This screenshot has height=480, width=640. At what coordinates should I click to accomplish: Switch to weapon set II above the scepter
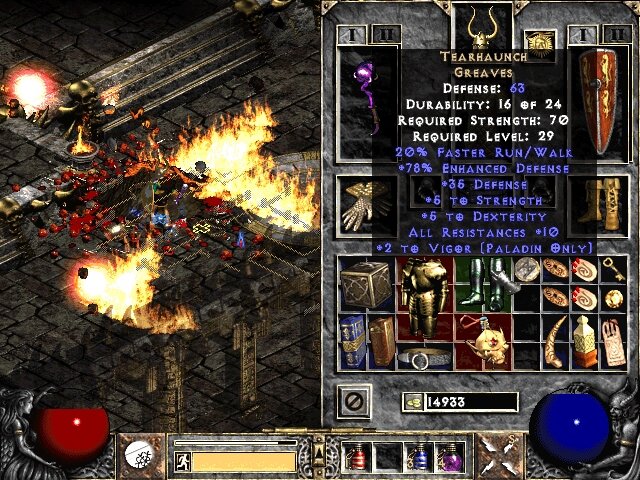tap(387, 35)
